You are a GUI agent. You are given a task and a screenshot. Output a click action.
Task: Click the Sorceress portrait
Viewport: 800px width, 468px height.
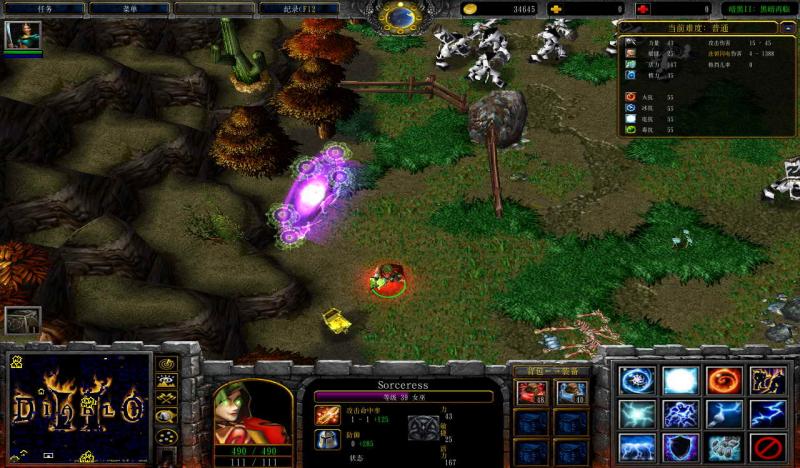(x=253, y=412)
